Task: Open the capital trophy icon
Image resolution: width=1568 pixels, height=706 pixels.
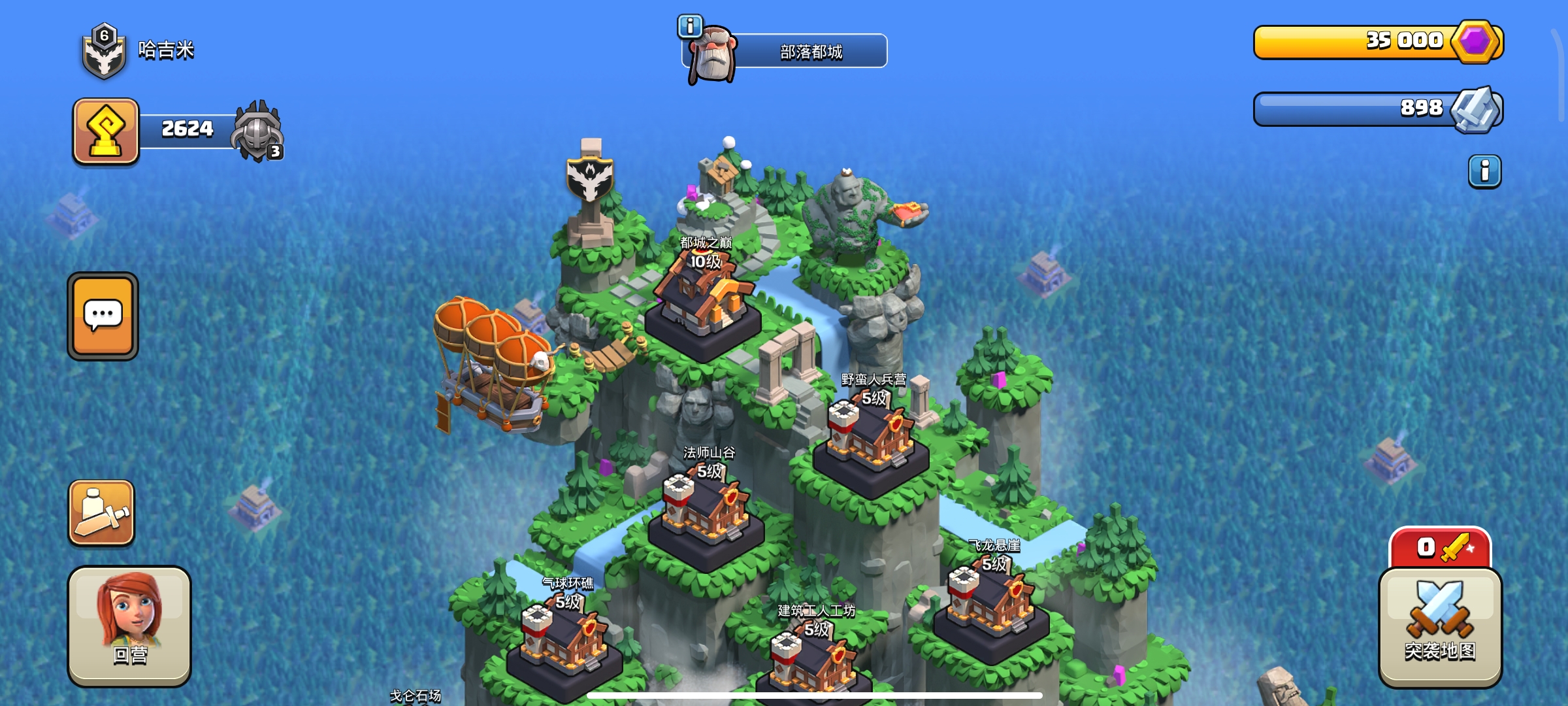Action: pyautogui.click(x=106, y=131)
